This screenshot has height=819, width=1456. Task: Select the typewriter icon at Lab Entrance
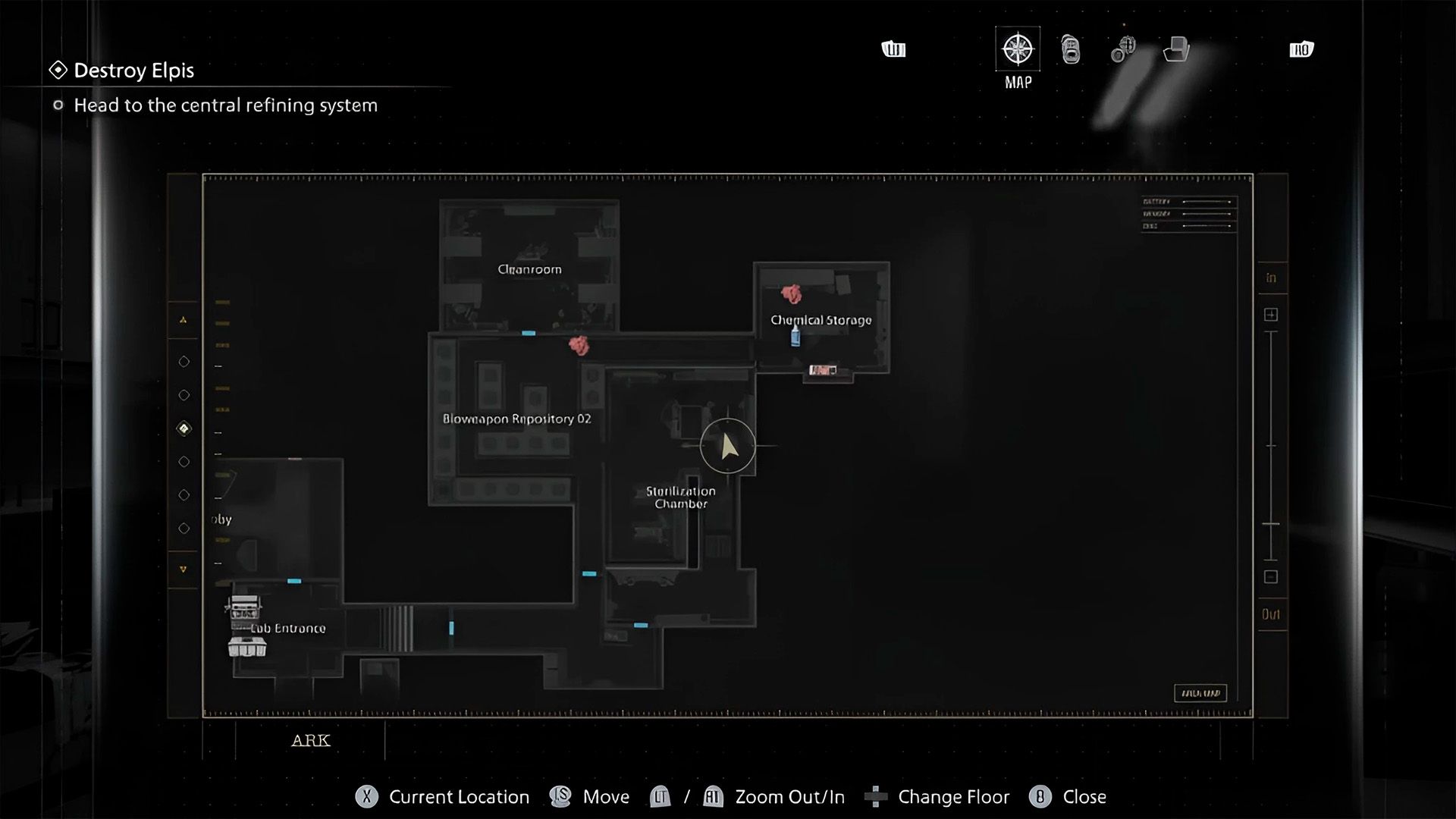243,608
